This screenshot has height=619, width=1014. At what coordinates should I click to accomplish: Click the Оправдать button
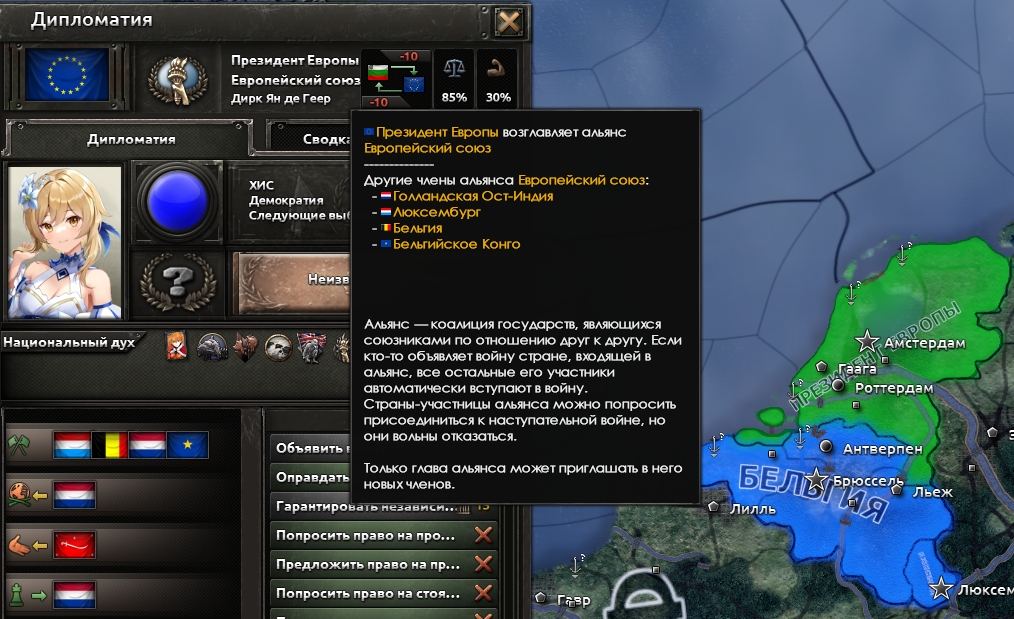(312, 477)
